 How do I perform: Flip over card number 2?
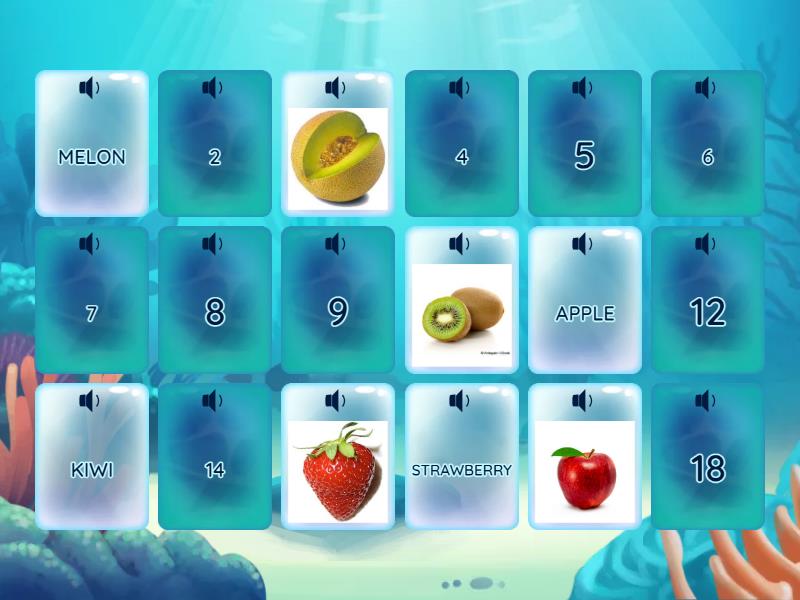point(215,157)
